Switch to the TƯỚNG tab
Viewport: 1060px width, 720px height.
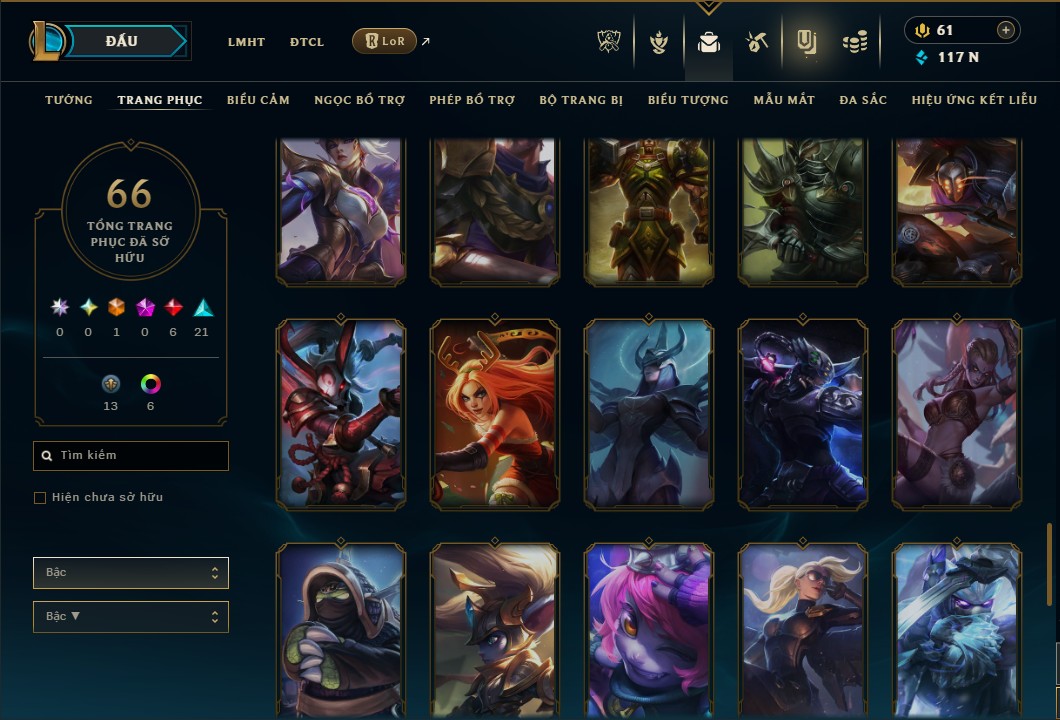69,100
